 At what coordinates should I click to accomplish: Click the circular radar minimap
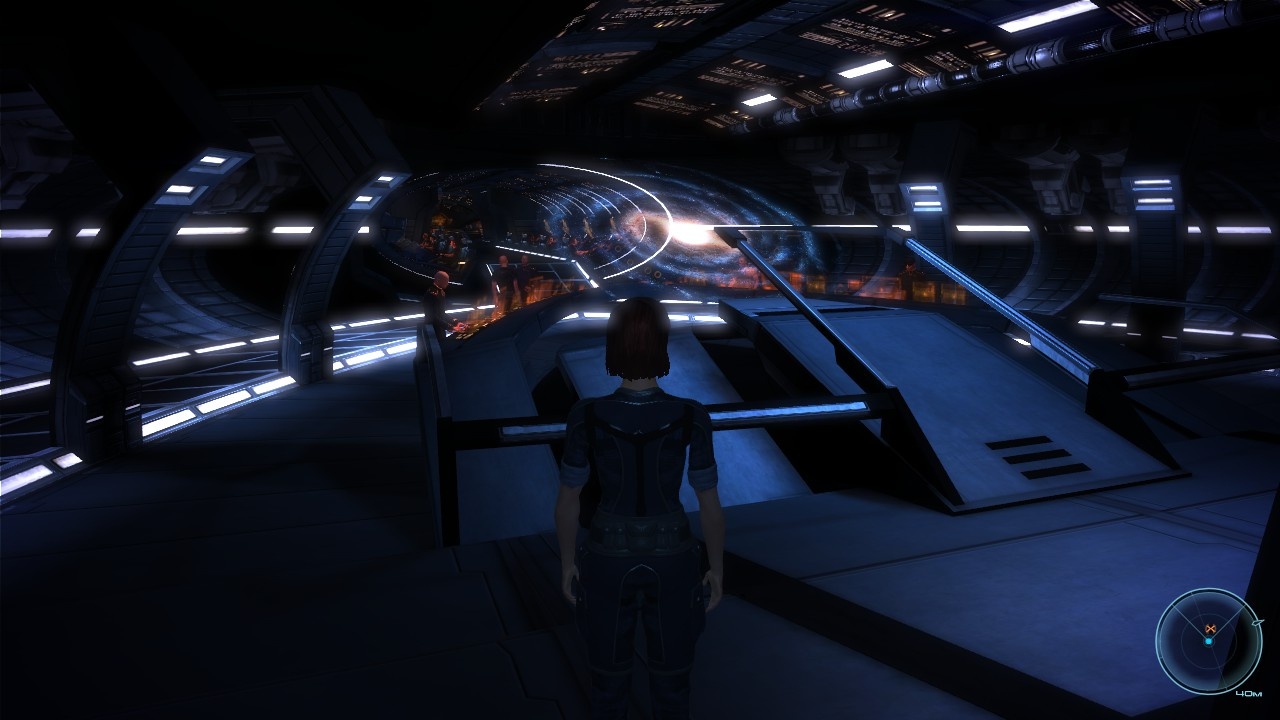pyautogui.click(x=1208, y=641)
